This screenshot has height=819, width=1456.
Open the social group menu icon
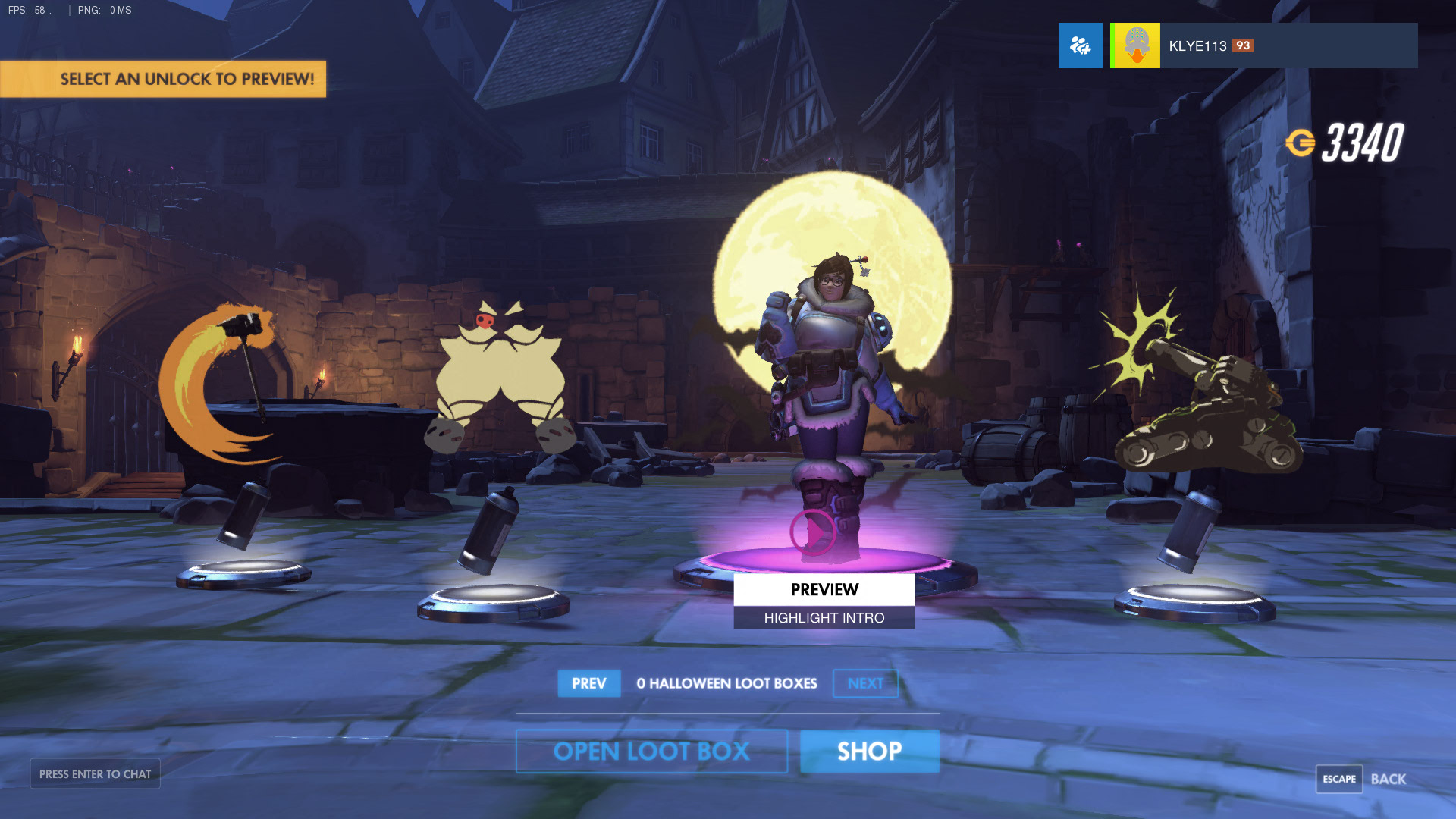coord(1080,45)
